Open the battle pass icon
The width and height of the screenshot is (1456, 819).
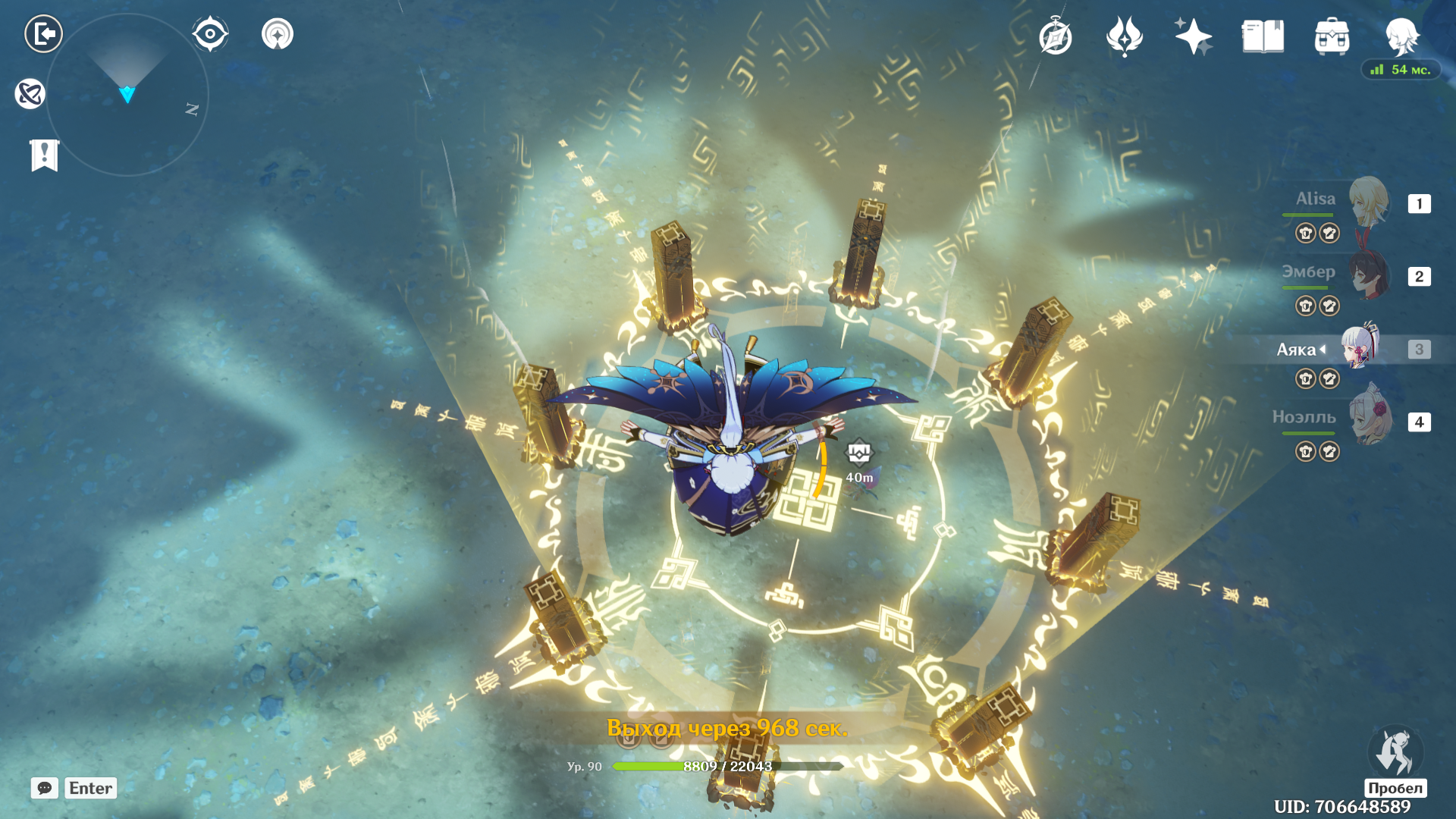pyautogui.click(x=1124, y=36)
